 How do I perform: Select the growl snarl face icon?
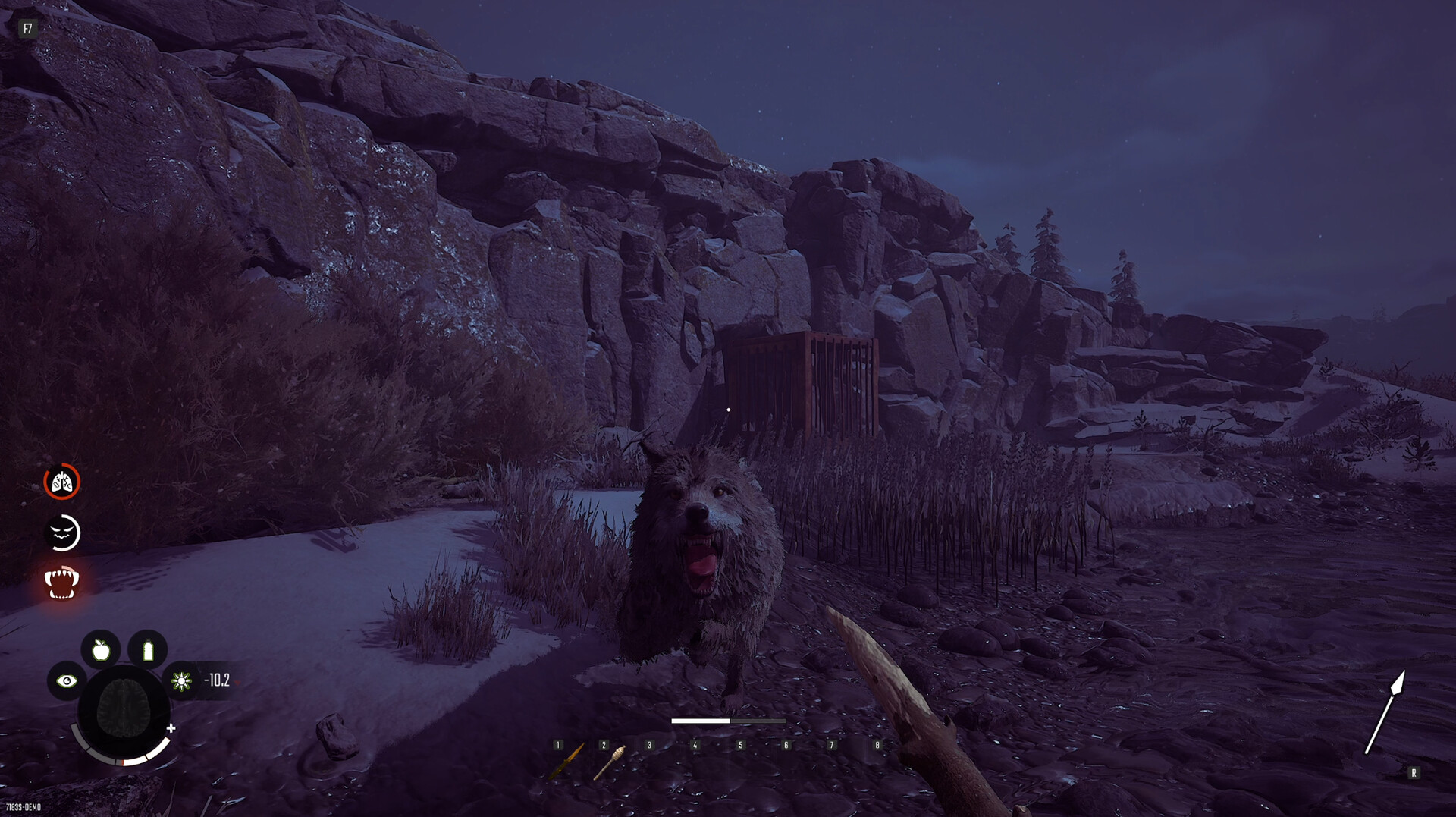(x=64, y=531)
